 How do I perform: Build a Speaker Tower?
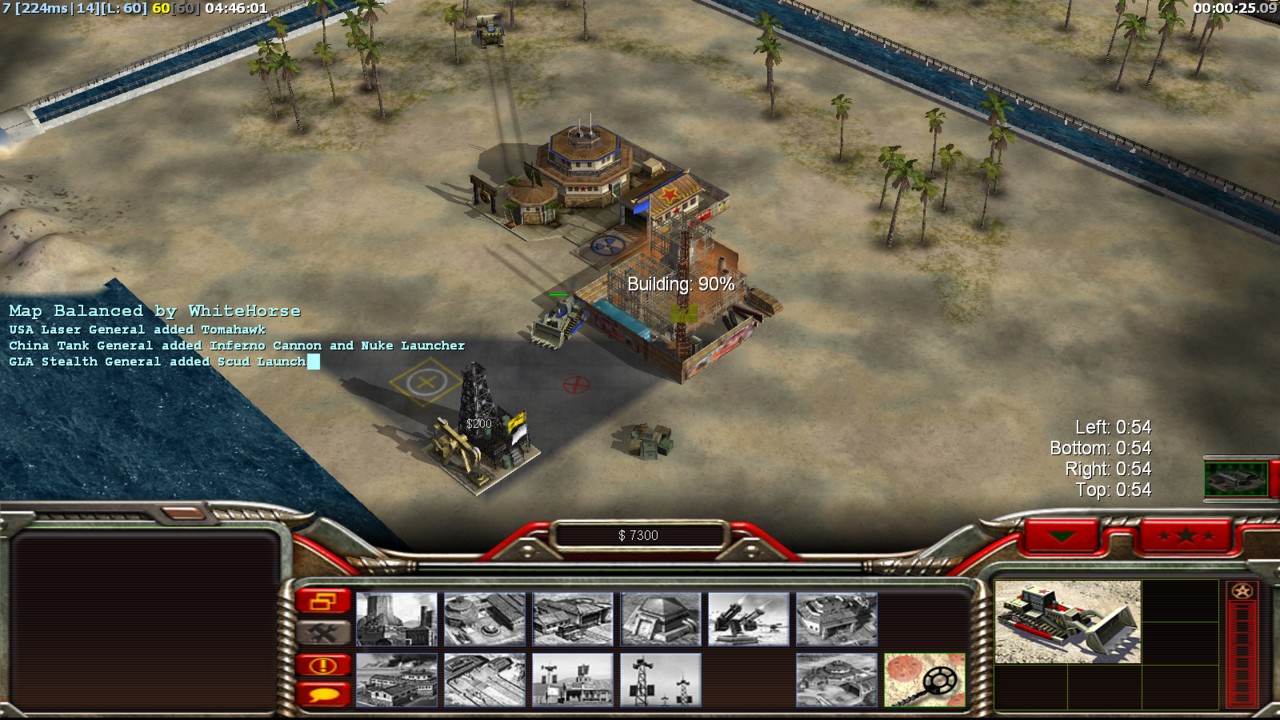[x=661, y=680]
